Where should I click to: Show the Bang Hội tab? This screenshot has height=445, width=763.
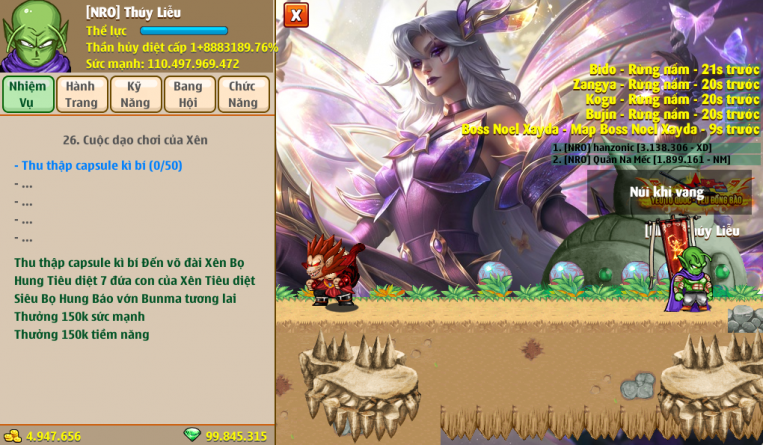tap(190, 94)
